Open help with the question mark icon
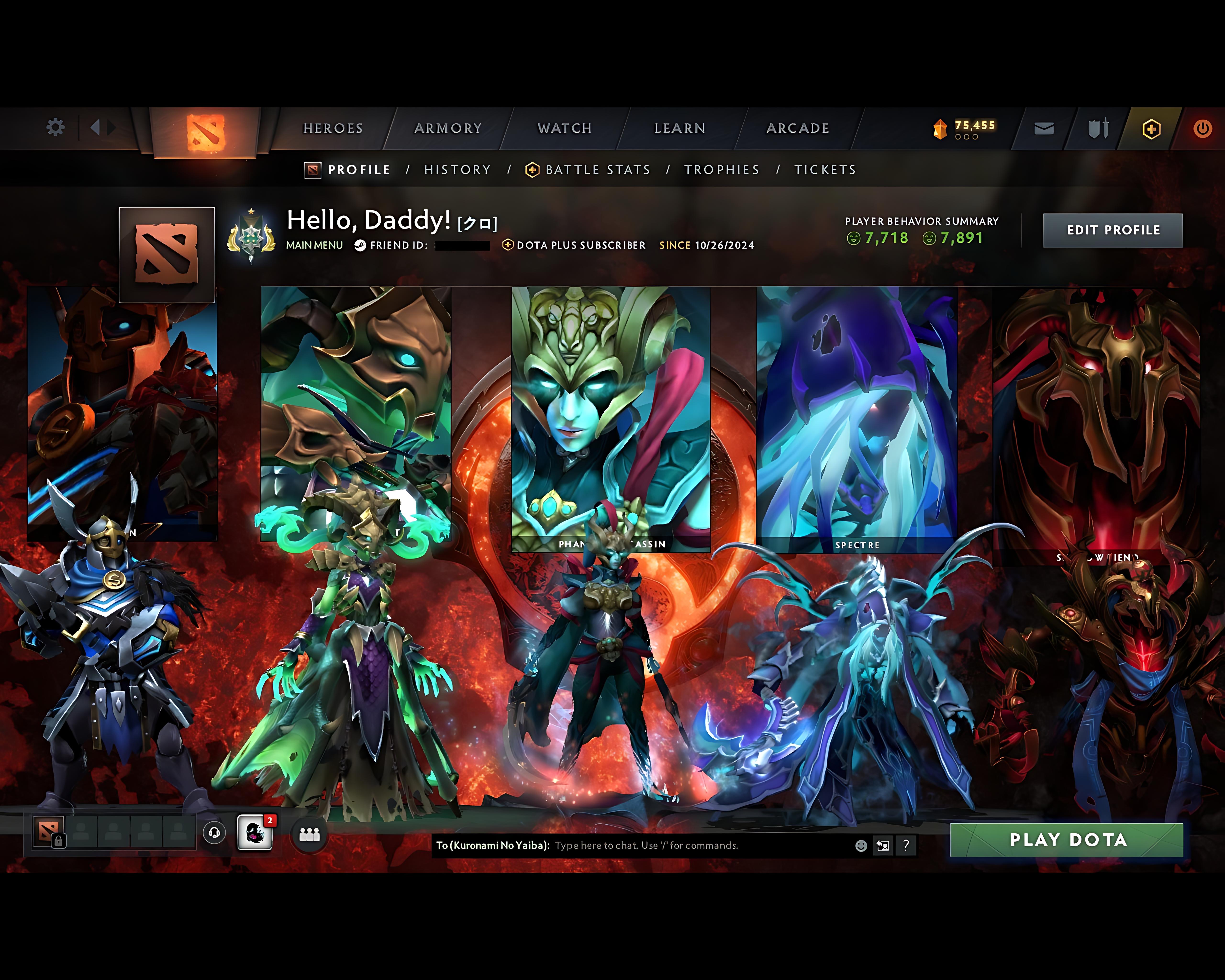Screen dimensions: 1225x980 (x=906, y=846)
